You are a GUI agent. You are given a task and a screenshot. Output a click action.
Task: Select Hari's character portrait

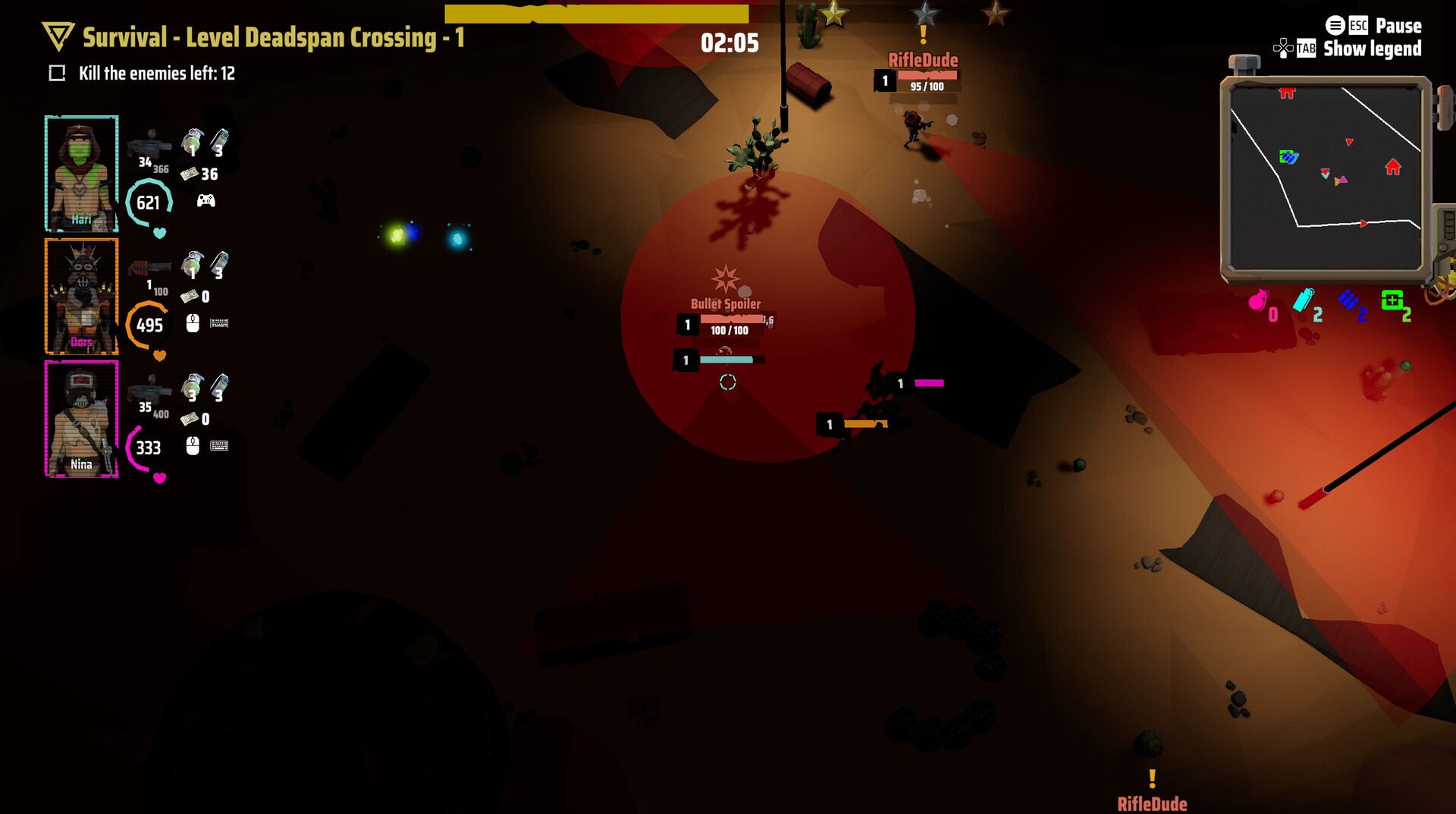click(81, 173)
